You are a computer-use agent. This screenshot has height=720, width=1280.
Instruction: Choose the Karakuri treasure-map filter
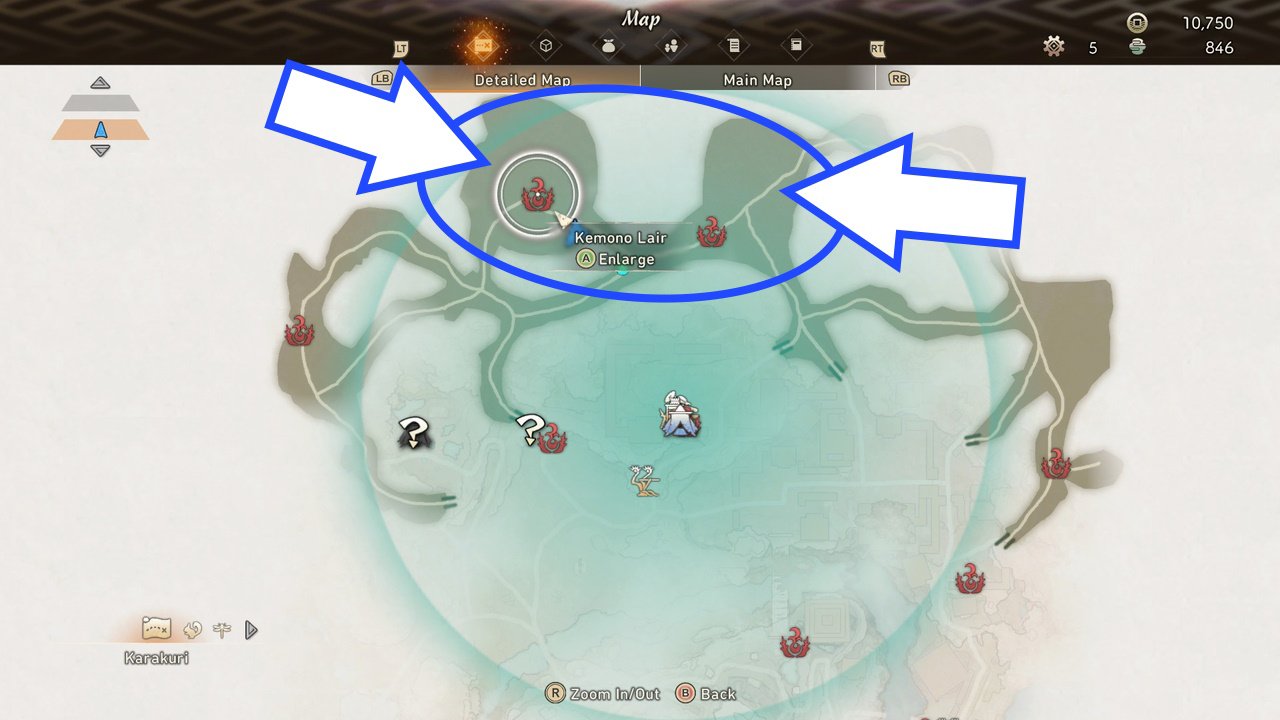(x=157, y=628)
